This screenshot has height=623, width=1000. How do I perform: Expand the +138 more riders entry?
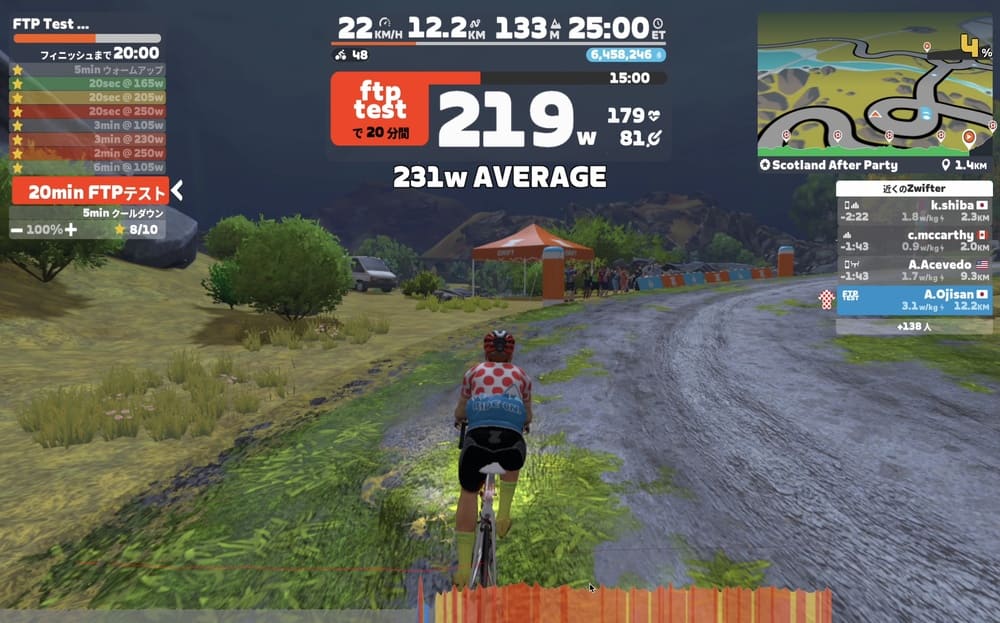pos(914,326)
